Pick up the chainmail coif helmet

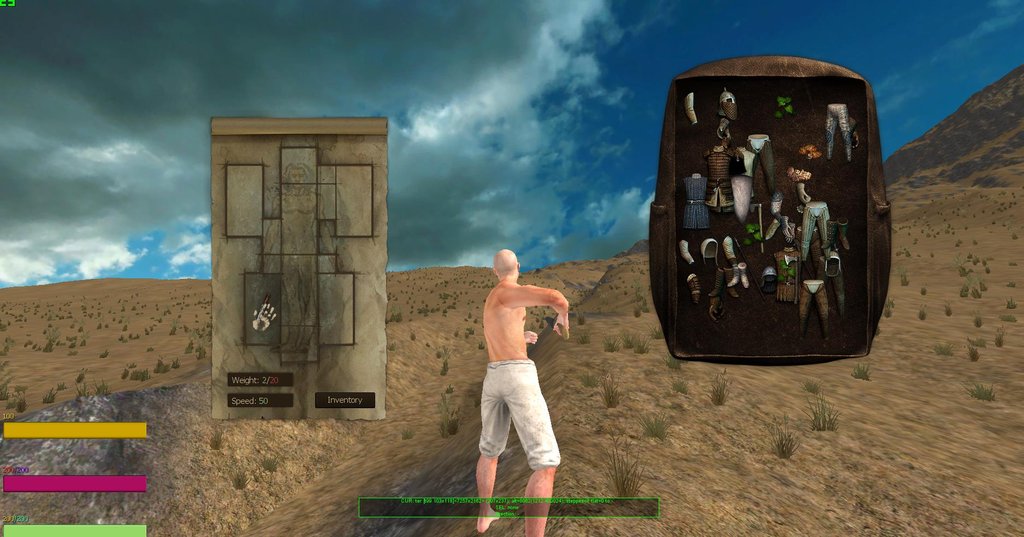click(x=728, y=103)
